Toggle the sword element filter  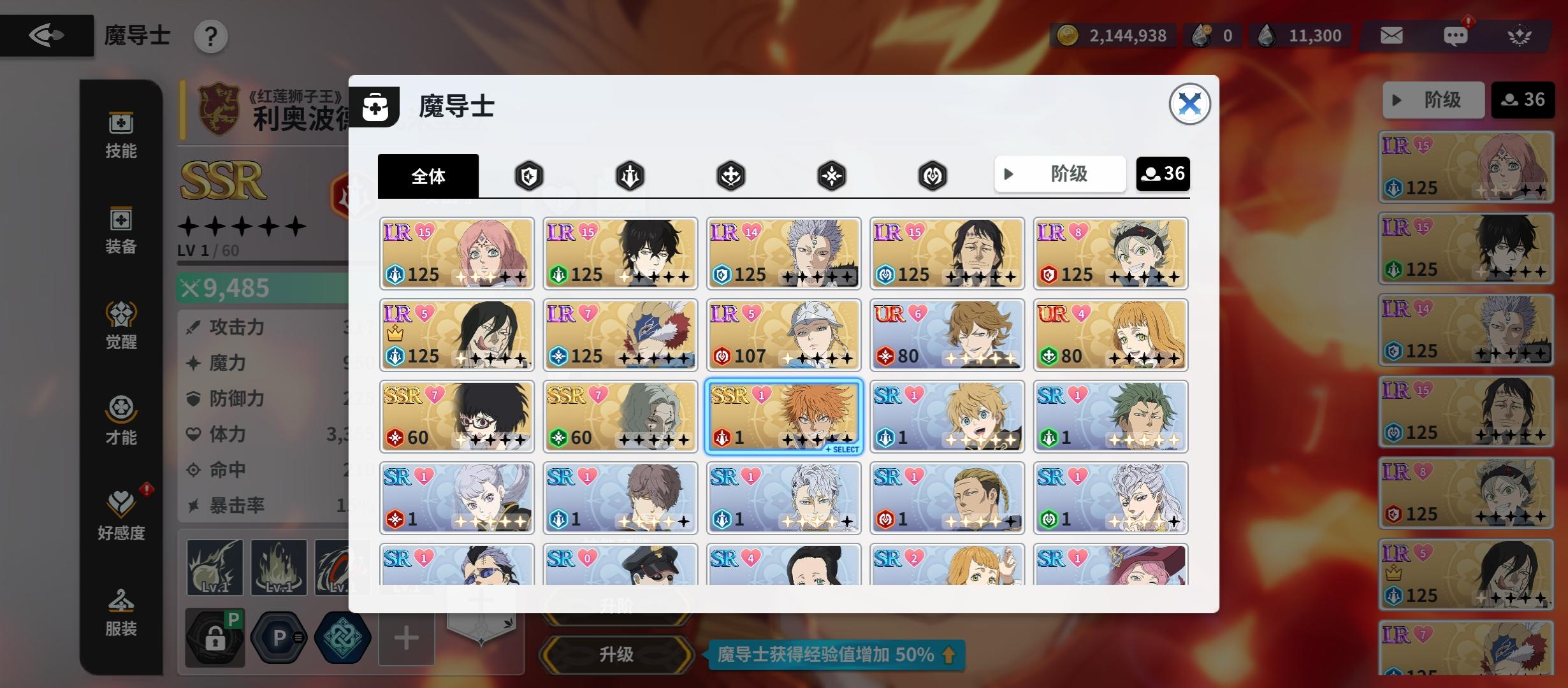point(628,175)
